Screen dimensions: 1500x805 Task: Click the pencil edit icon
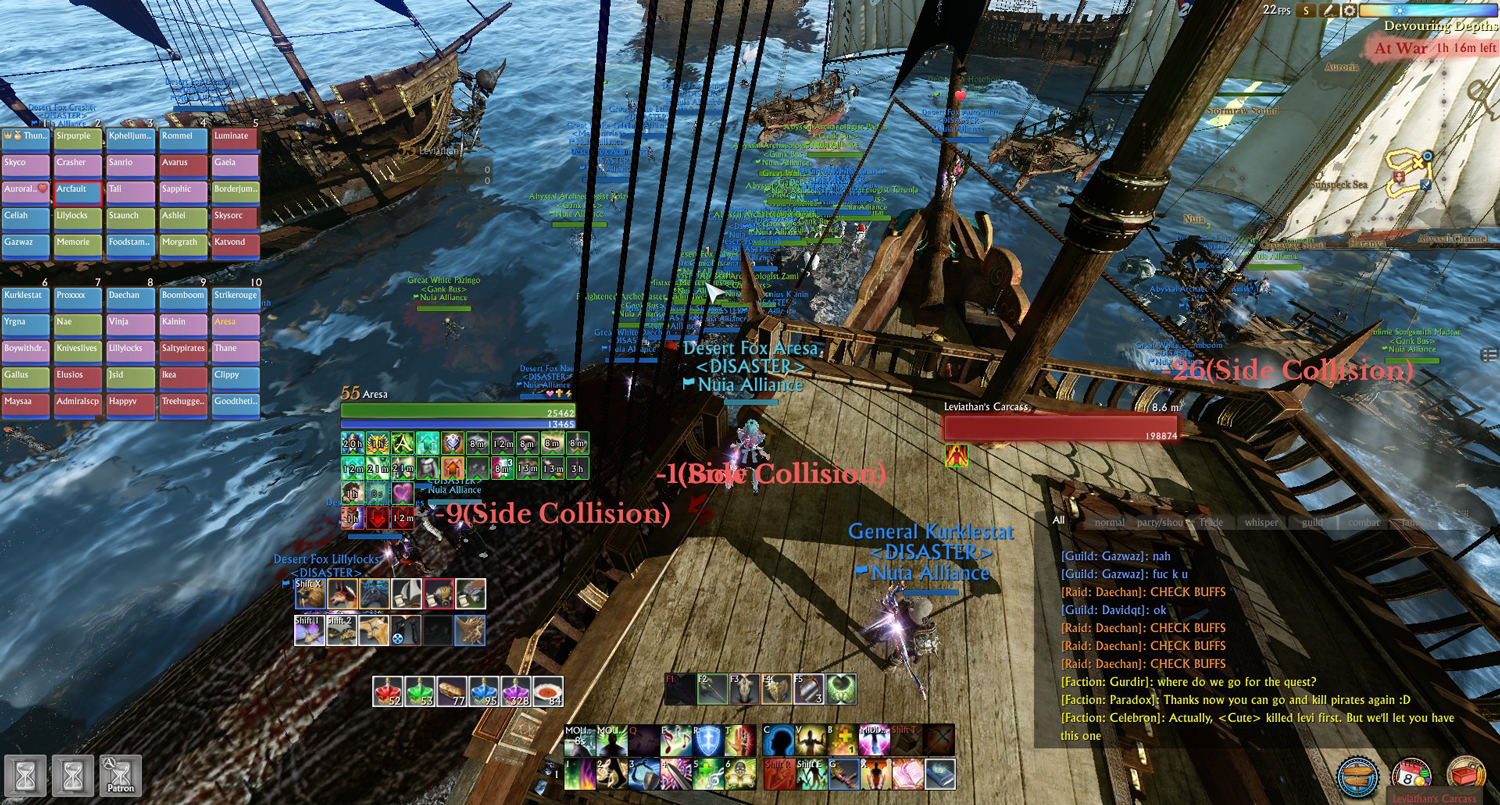click(1328, 11)
